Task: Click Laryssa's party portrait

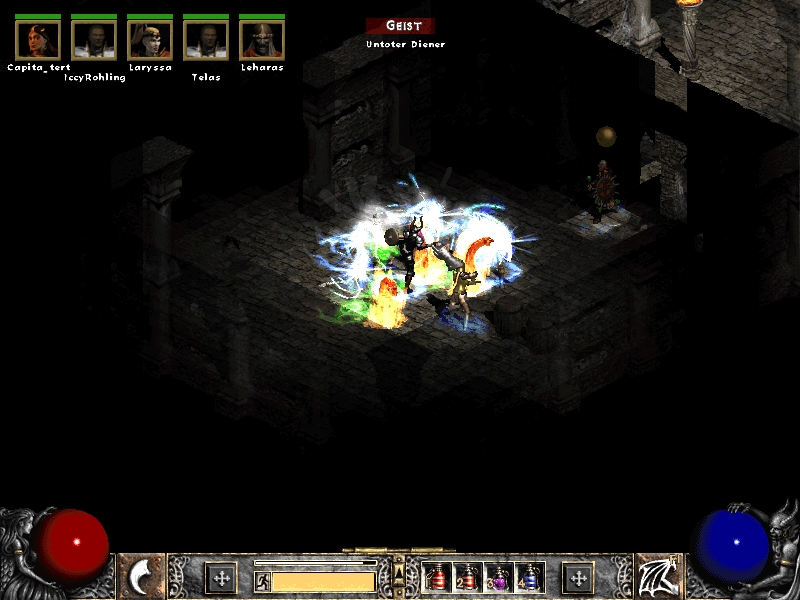Action: pyautogui.click(x=150, y=39)
